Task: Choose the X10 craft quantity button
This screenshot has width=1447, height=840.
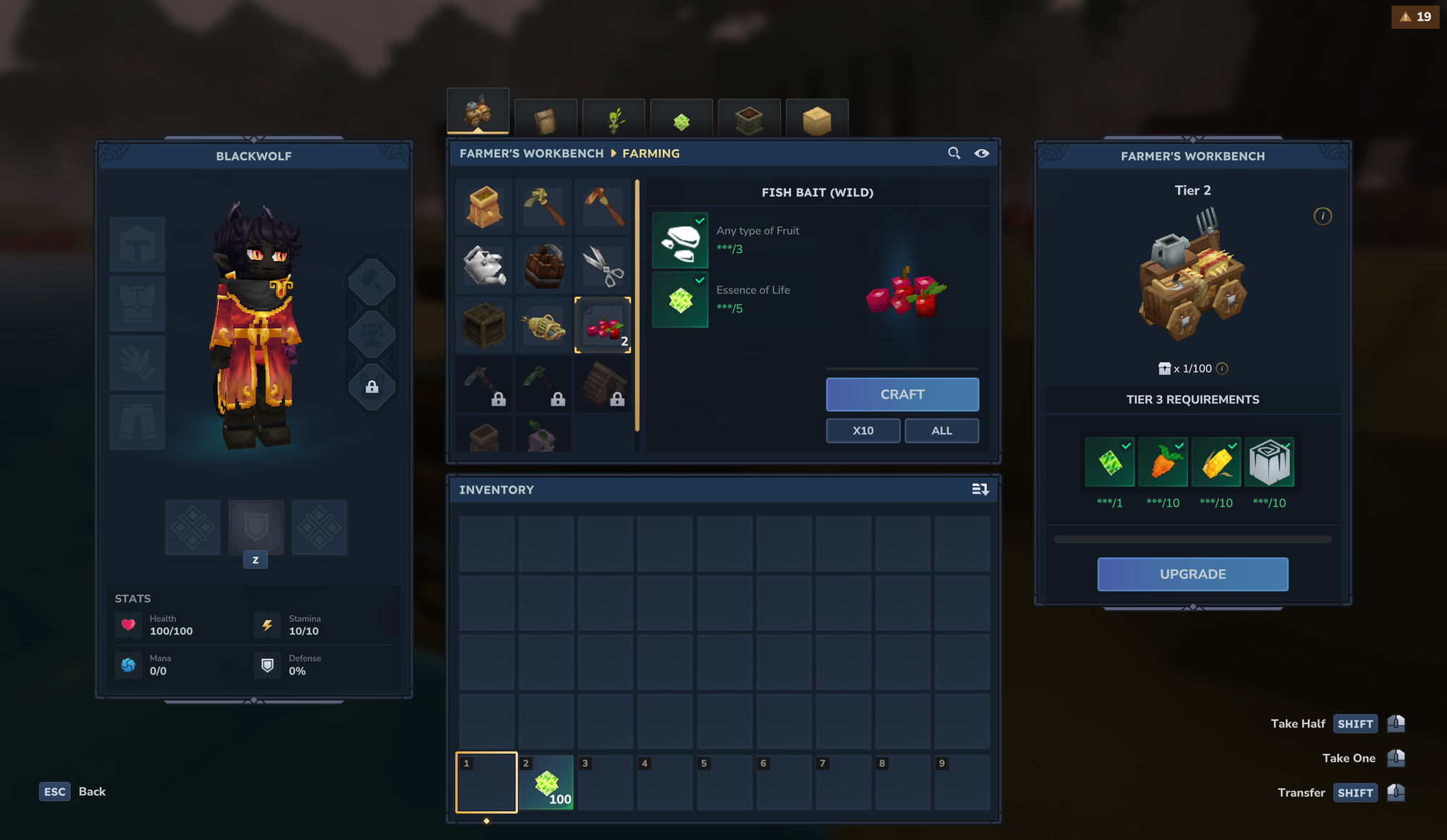Action: click(x=863, y=430)
